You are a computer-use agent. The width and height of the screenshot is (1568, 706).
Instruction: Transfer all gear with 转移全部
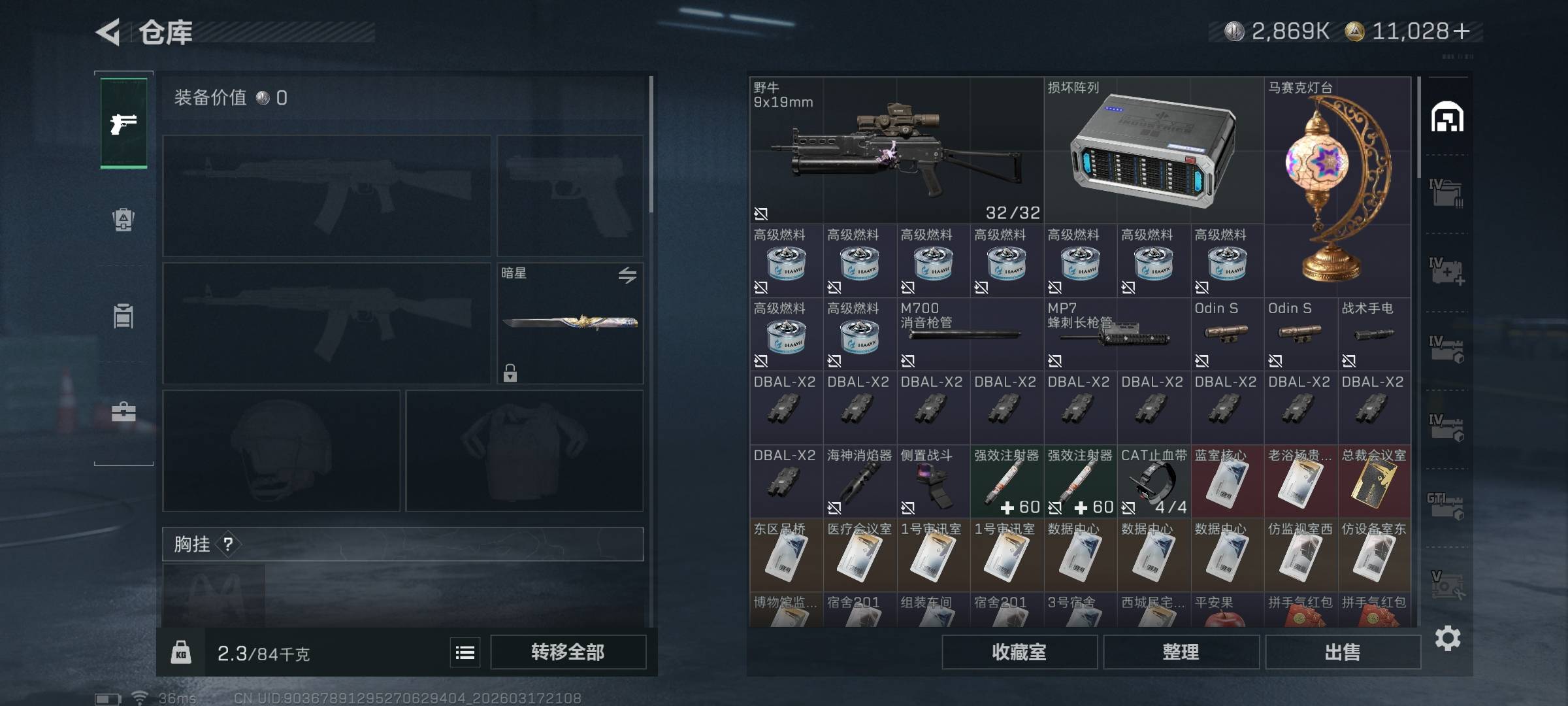click(568, 652)
